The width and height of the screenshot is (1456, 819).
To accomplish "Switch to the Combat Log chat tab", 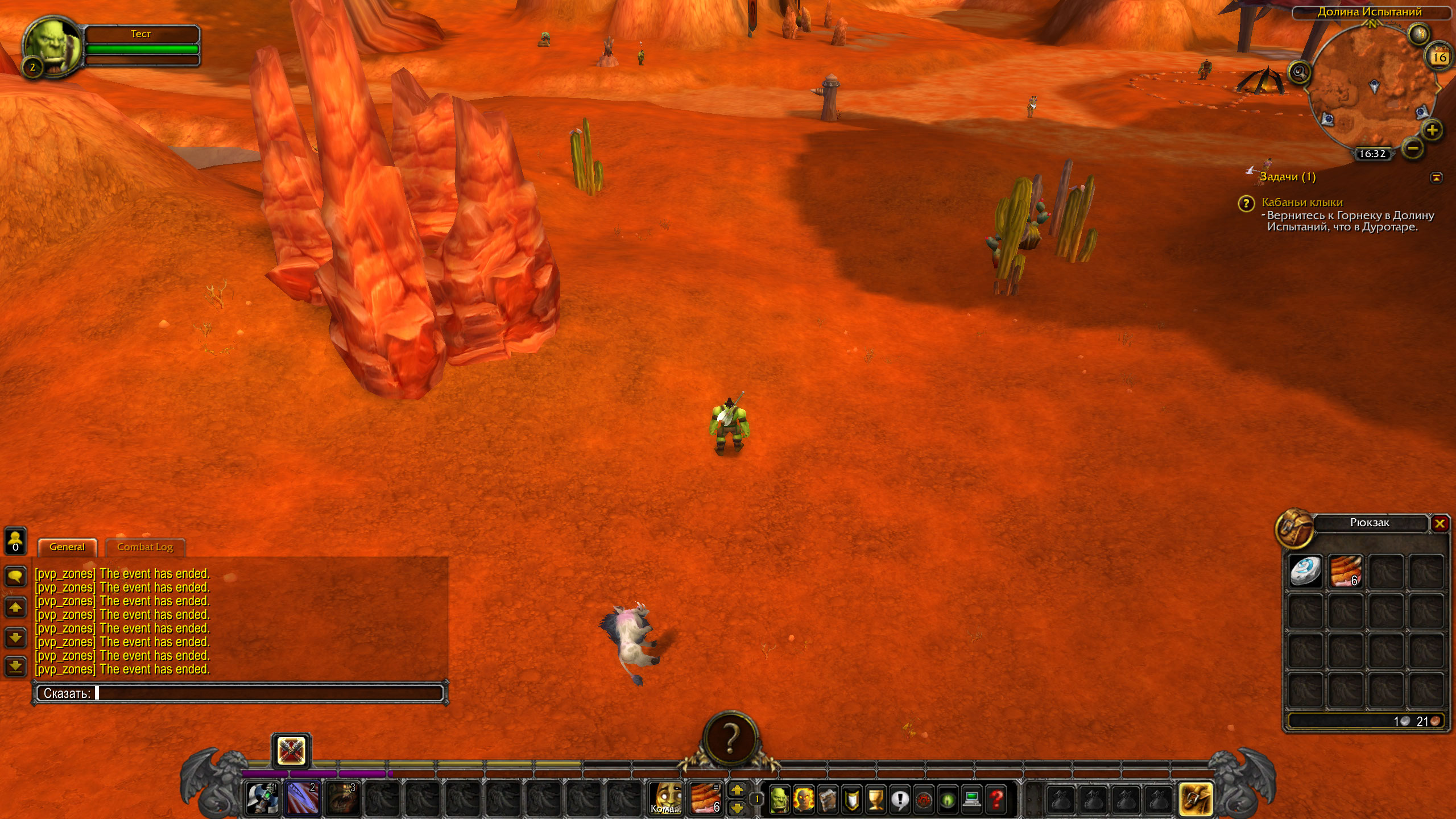I will pyautogui.click(x=144, y=547).
